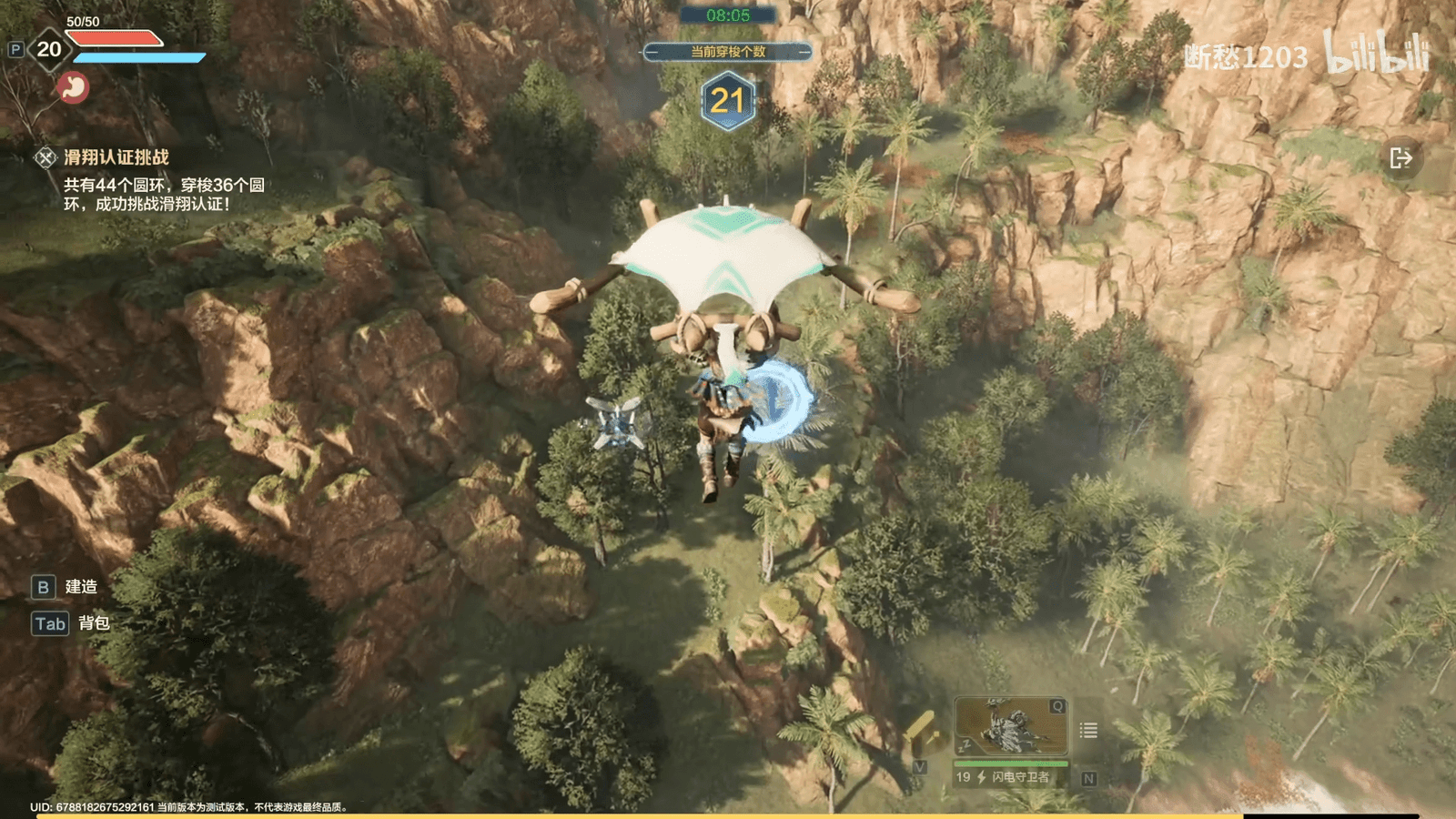The height and width of the screenshot is (819, 1456).
Task: Open the list icon beside companion portrait
Action: tap(1088, 730)
